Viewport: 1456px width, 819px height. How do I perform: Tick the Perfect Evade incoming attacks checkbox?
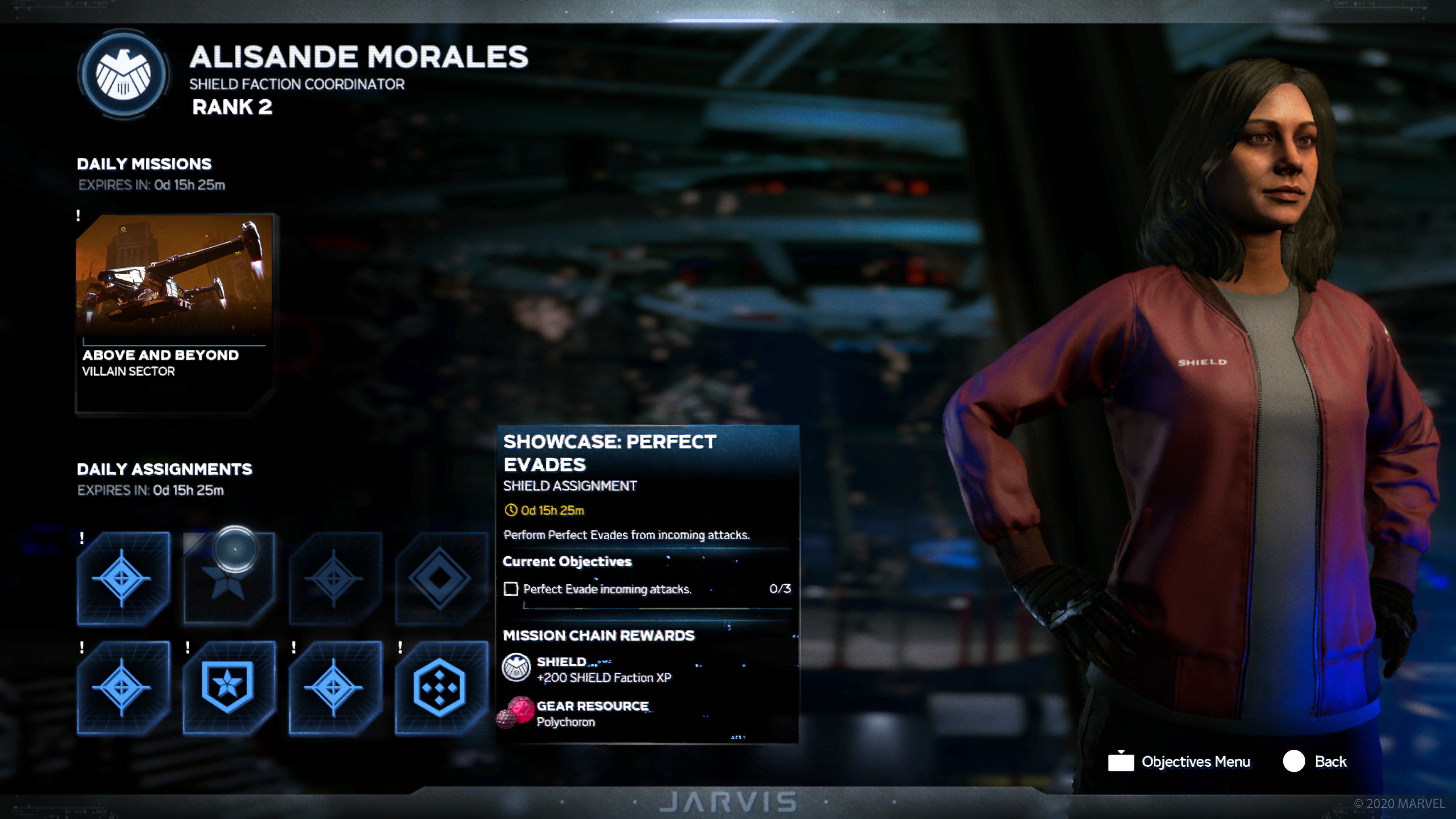511,590
